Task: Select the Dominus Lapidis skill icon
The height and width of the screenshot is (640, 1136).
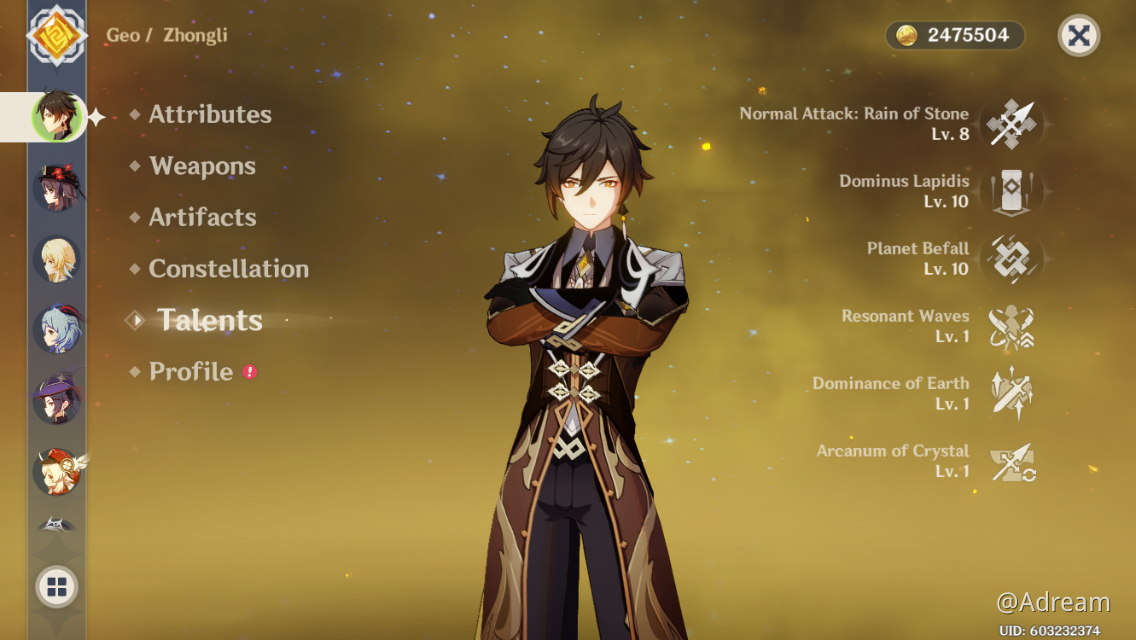Action: [x=1011, y=191]
